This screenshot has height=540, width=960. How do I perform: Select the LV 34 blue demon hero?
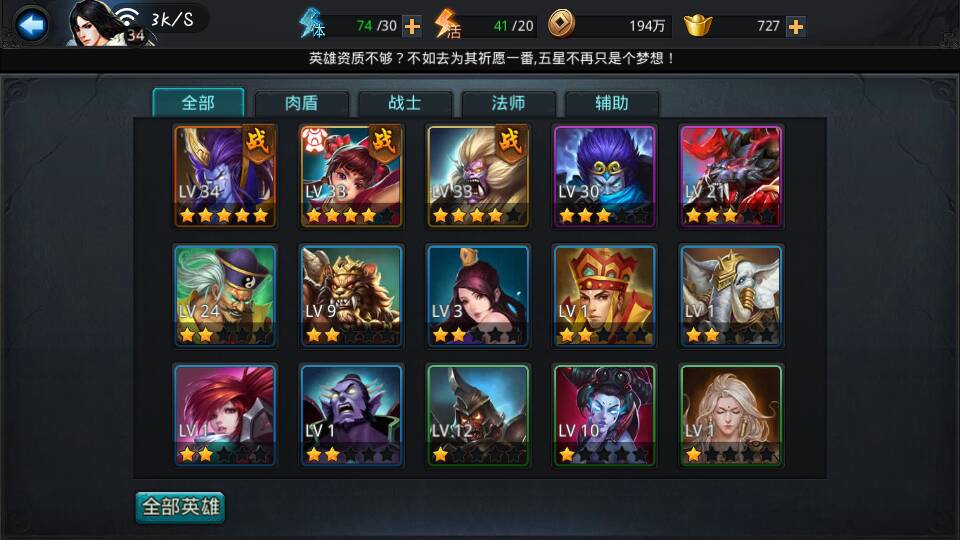[225, 176]
